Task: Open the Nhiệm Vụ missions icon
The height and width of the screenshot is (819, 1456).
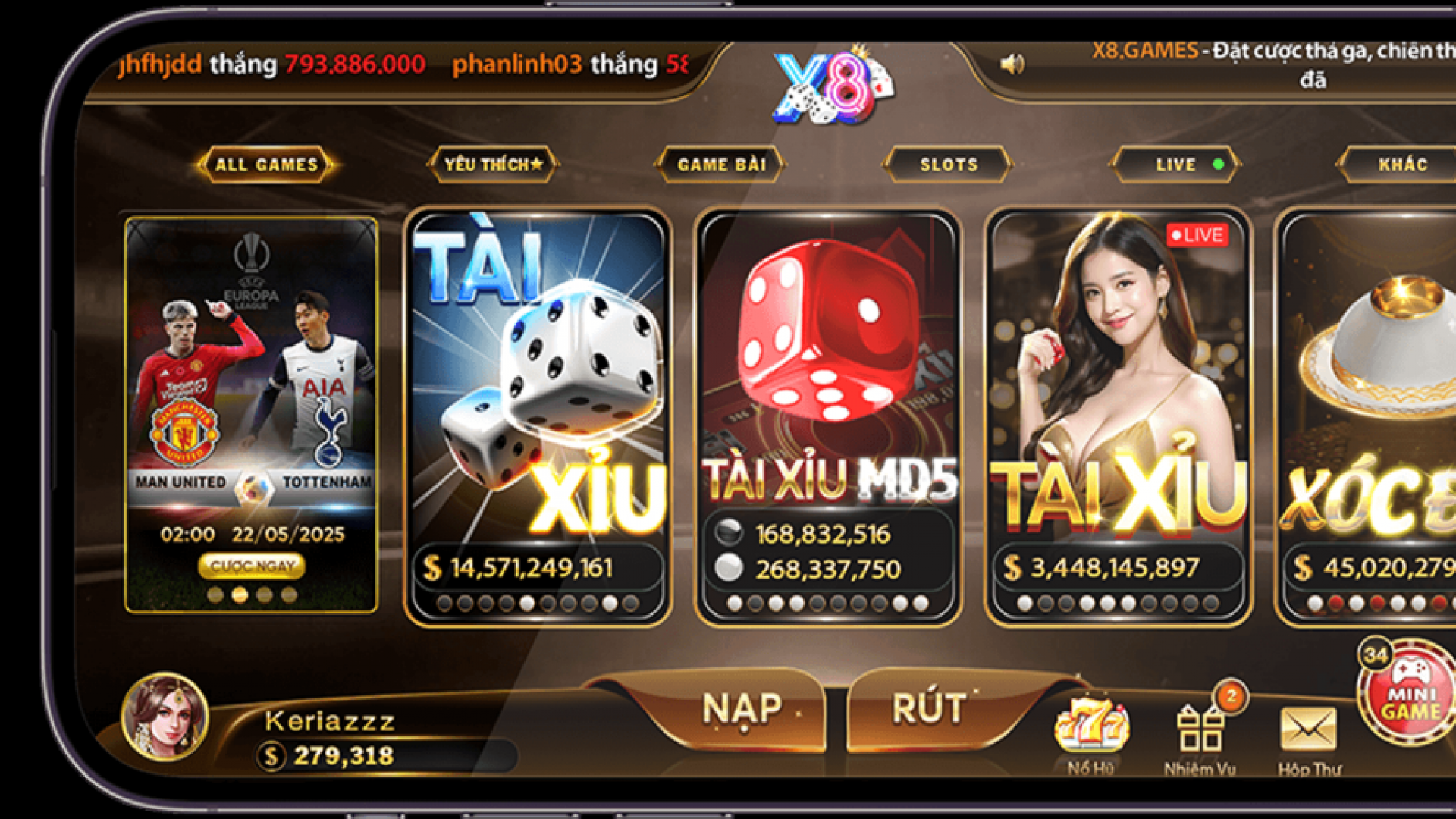Action: tap(1200, 730)
